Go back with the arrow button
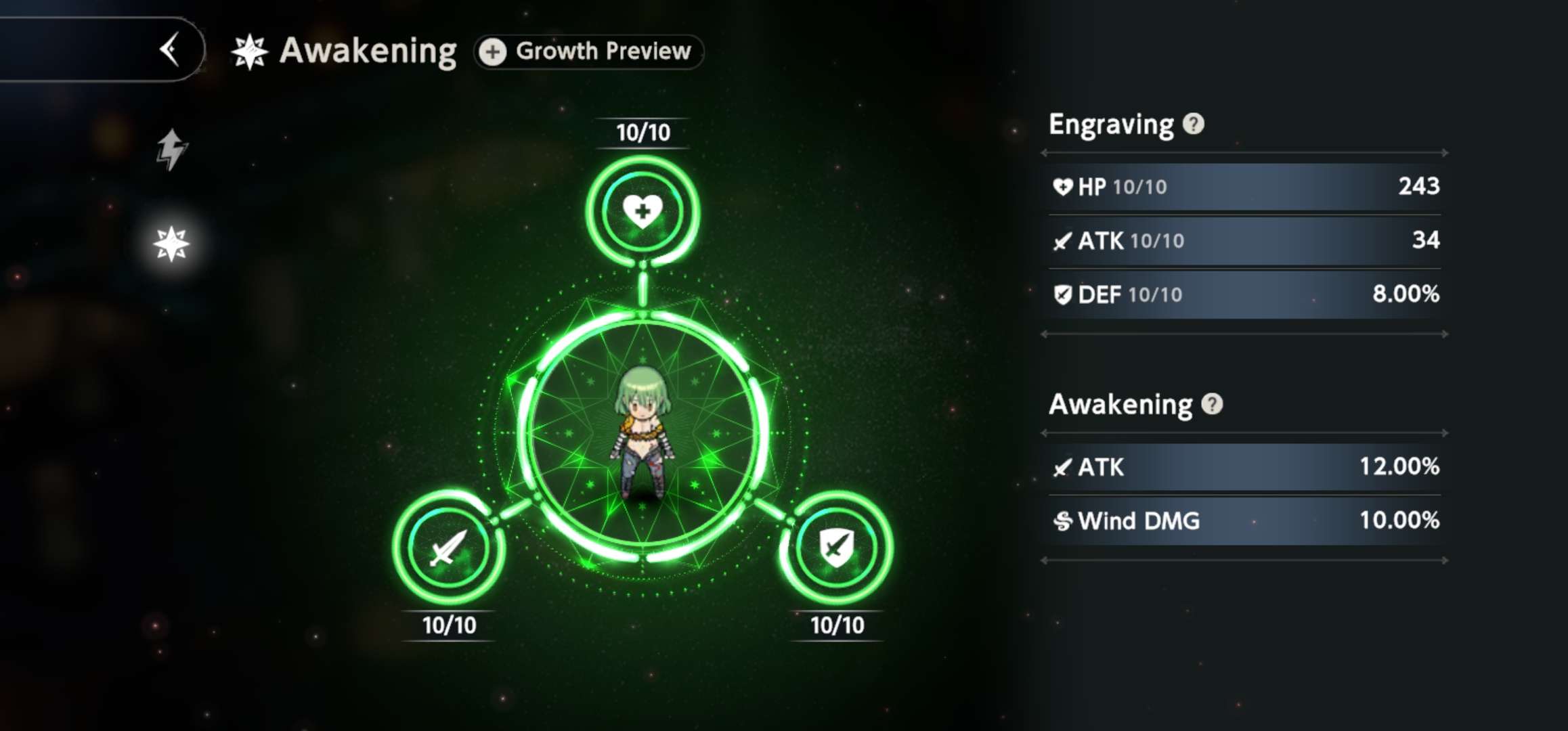Viewport: 1568px width, 731px height. [x=169, y=49]
